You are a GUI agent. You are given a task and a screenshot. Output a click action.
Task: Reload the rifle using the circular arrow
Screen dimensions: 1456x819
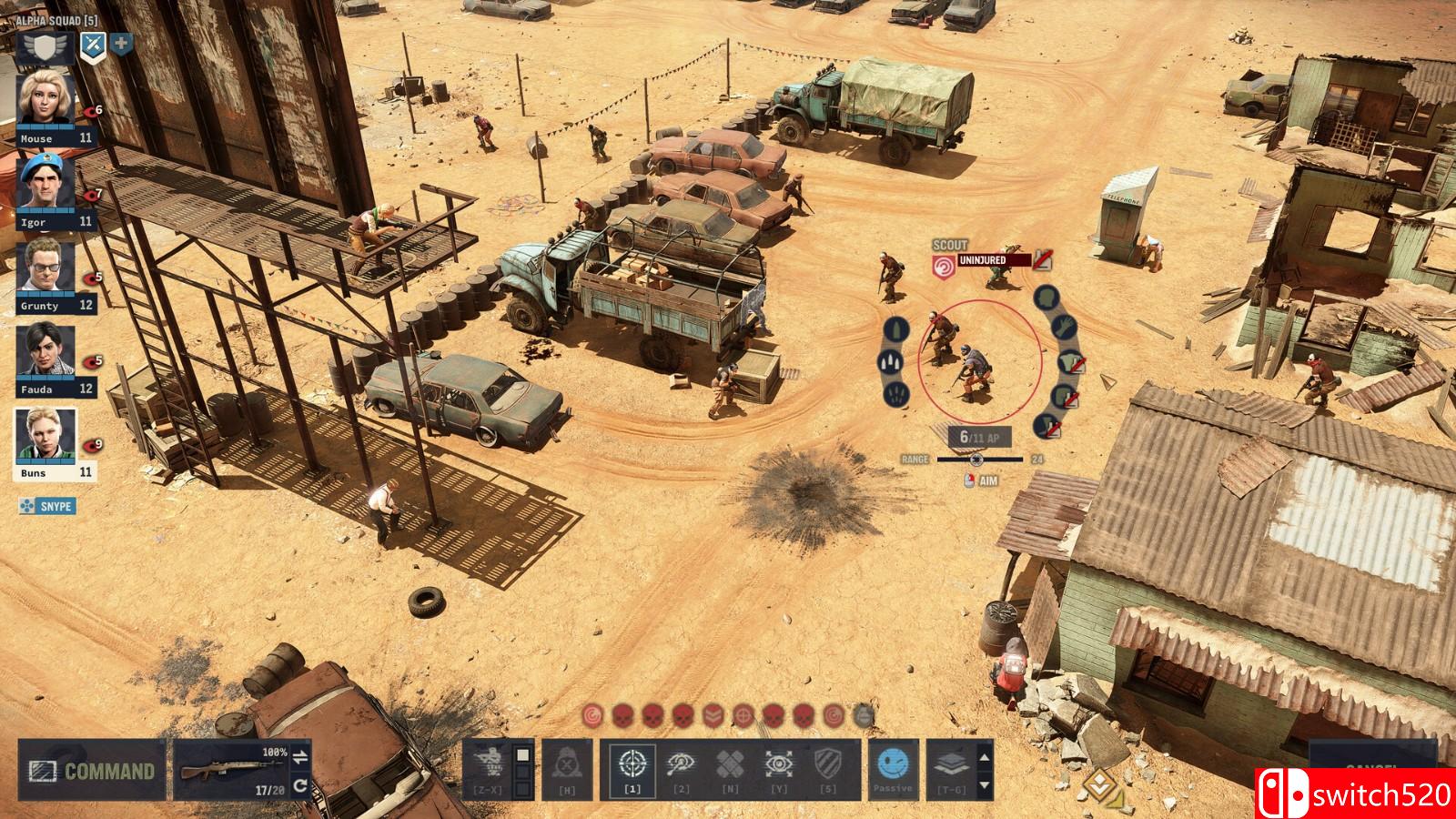[x=300, y=786]
